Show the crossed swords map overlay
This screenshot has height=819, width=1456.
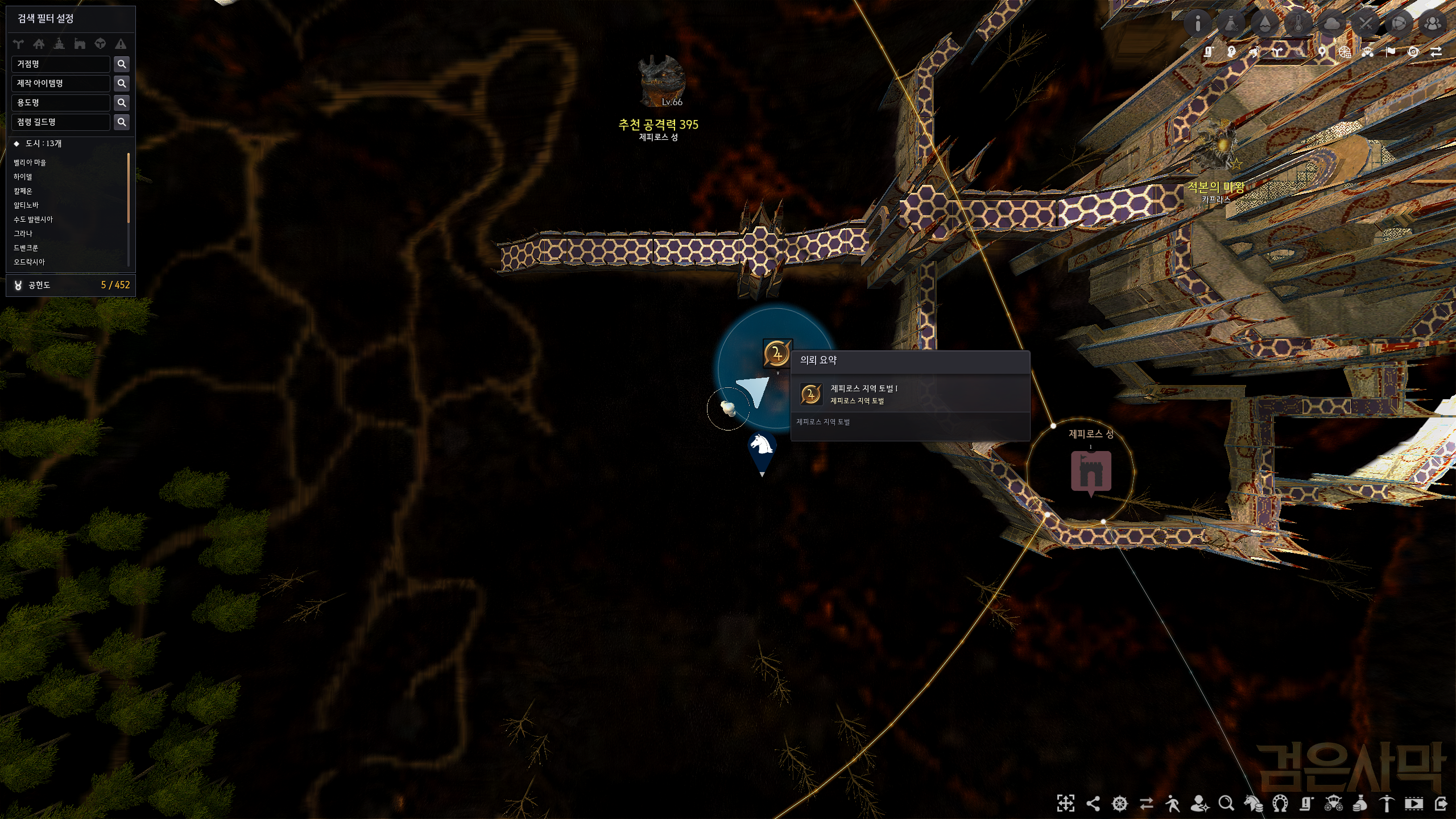pos(1366,23)
